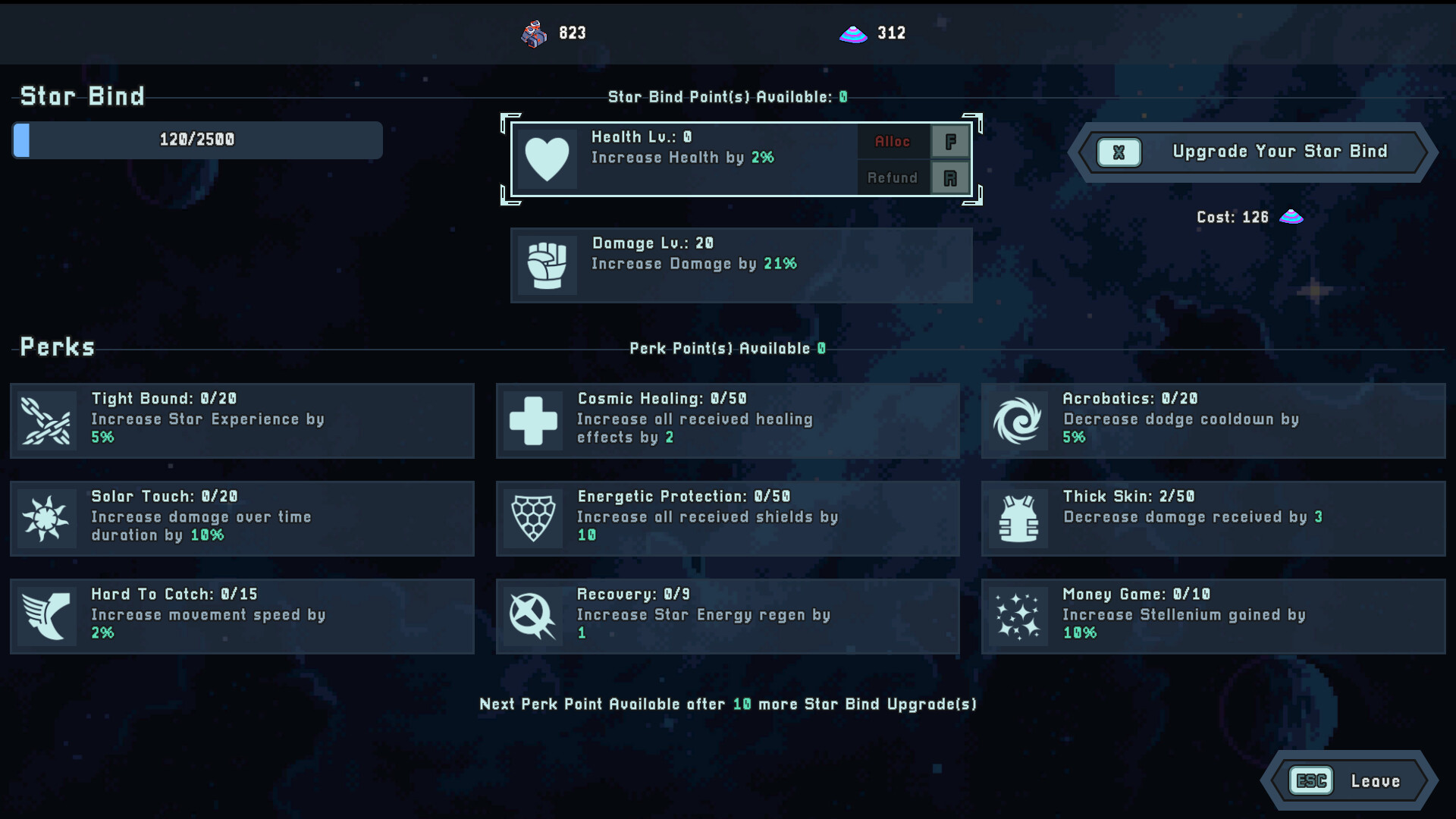
Task: Select the Damage Lv. 20 panel
Action: coord(742,265)
